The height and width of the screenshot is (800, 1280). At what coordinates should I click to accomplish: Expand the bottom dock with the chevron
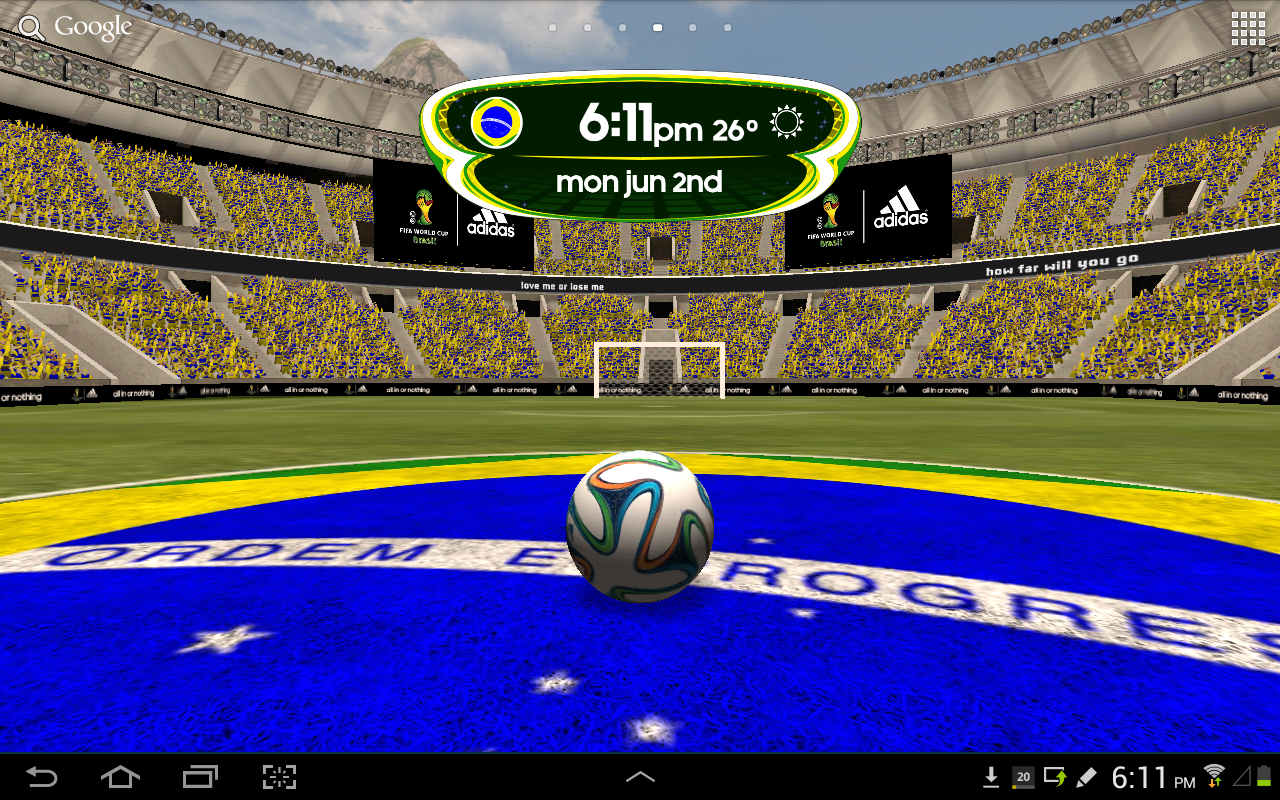click(640, 777)
